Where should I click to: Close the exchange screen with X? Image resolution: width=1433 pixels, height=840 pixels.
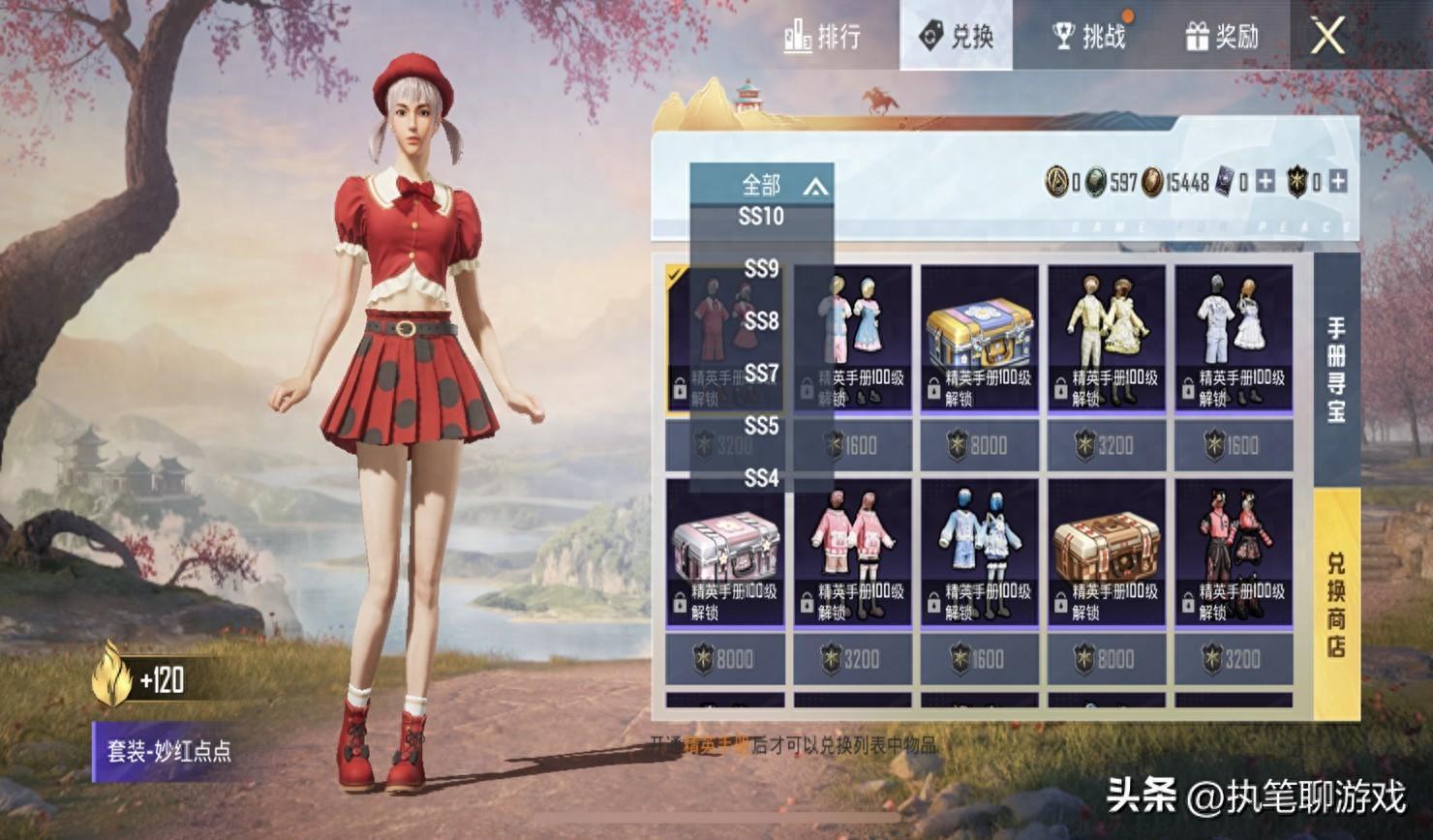(1327, 37)
